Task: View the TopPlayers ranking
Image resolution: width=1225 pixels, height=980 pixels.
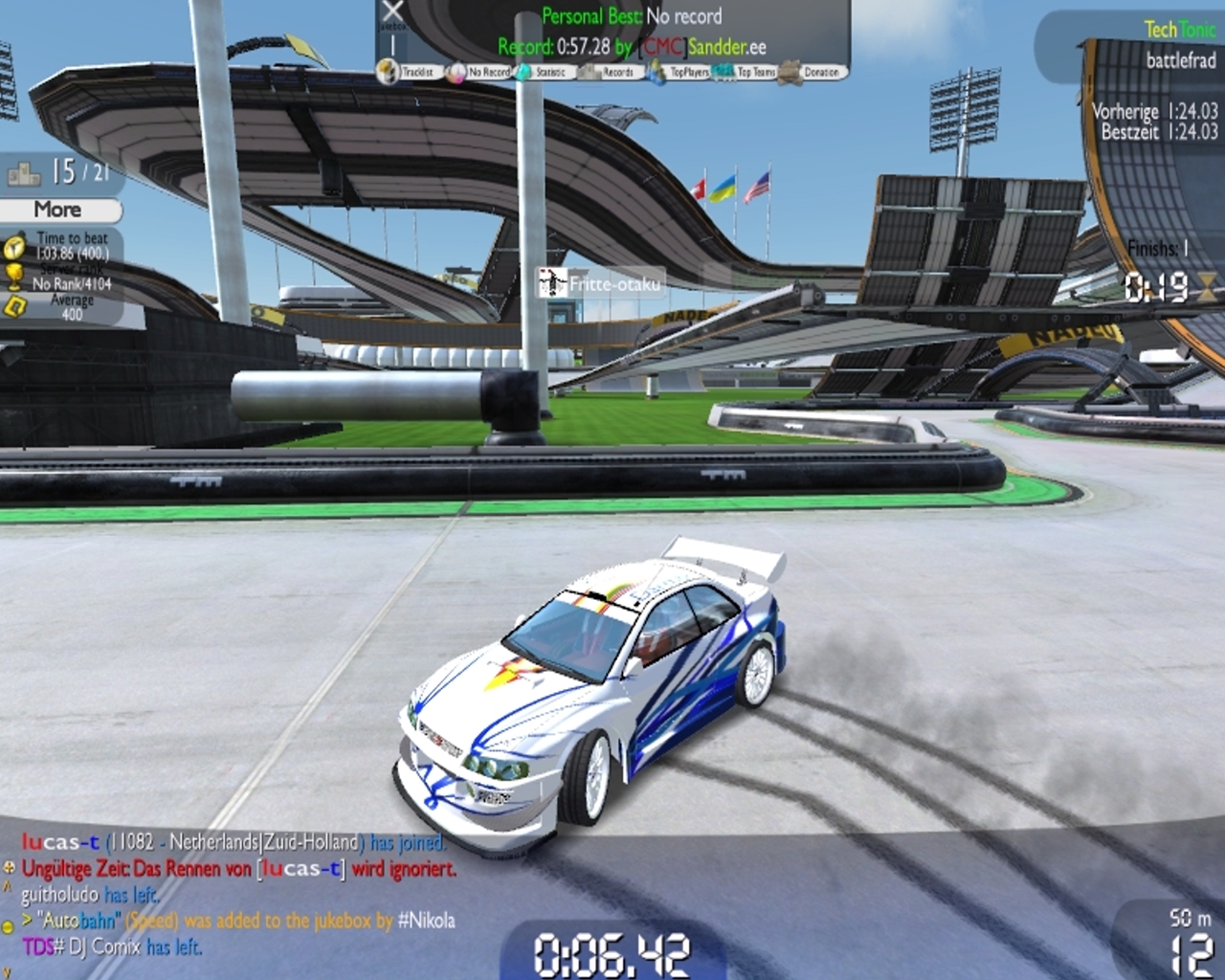Action: point(680,72)
